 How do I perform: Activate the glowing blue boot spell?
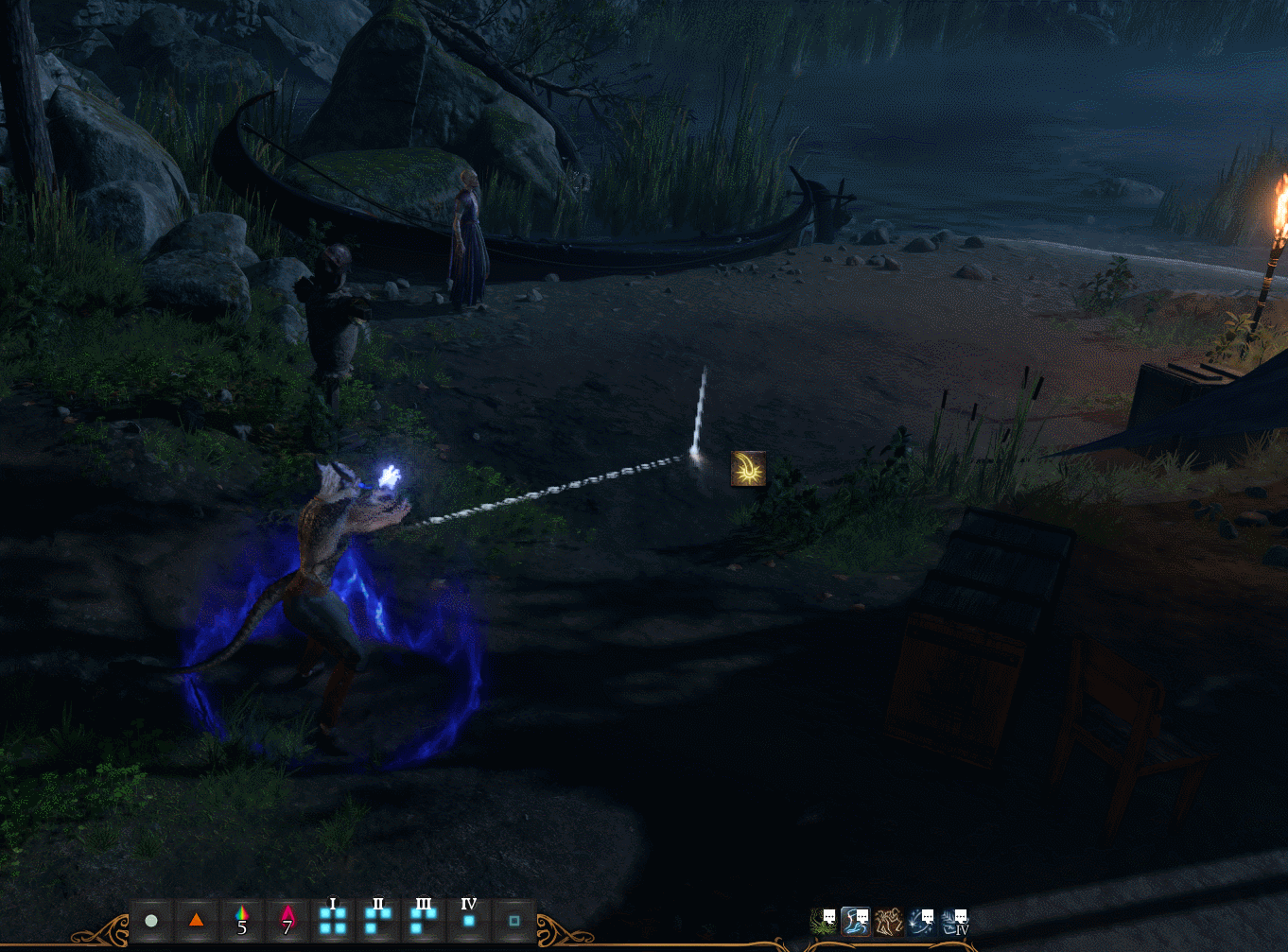coord(856,921)
